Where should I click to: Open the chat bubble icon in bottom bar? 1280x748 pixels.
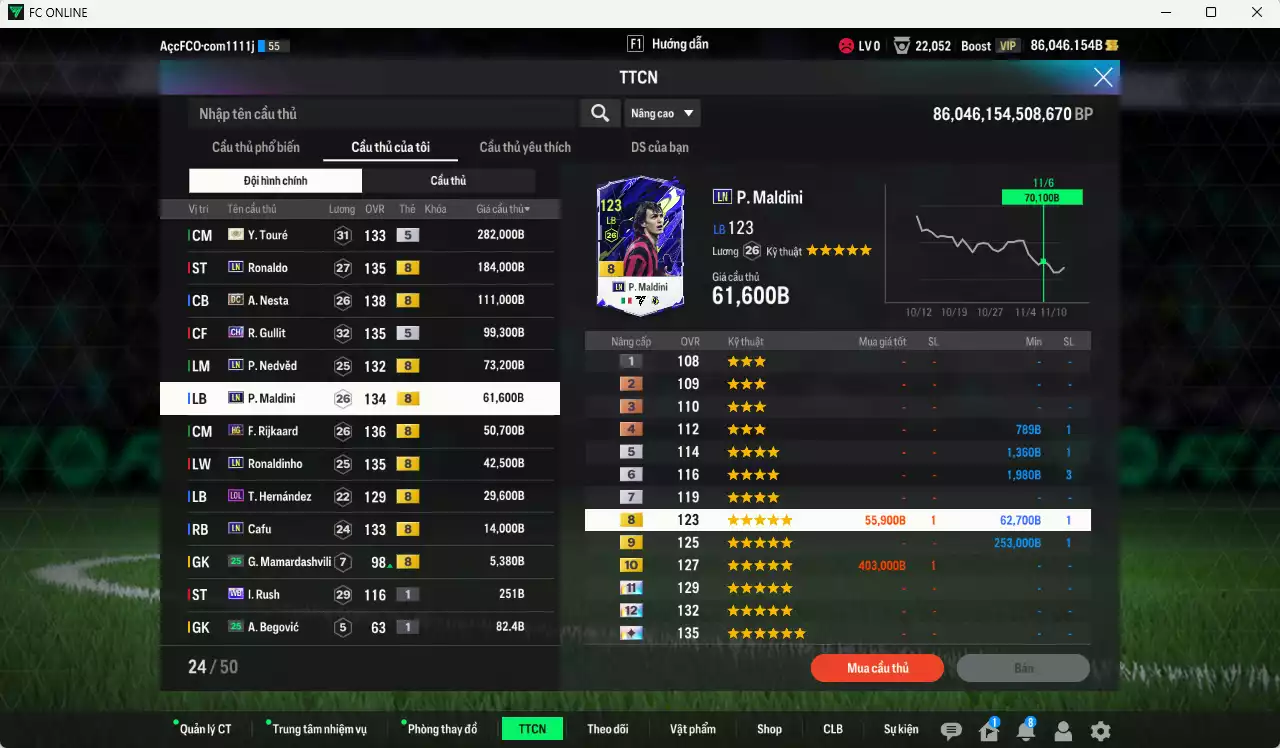tap(951, 731)
